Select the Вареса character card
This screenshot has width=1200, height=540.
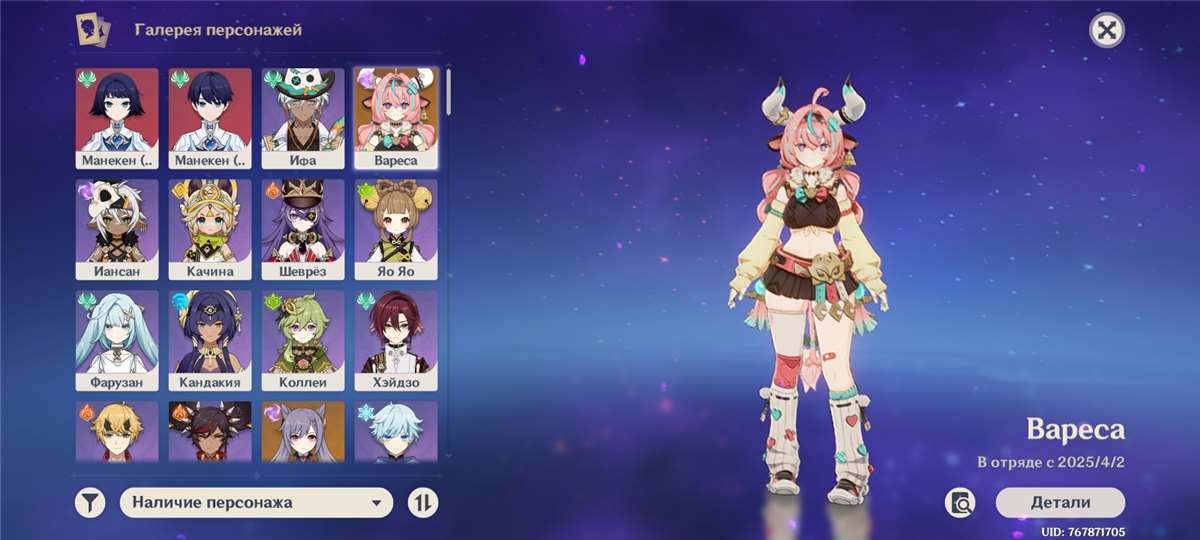(396, 118)
